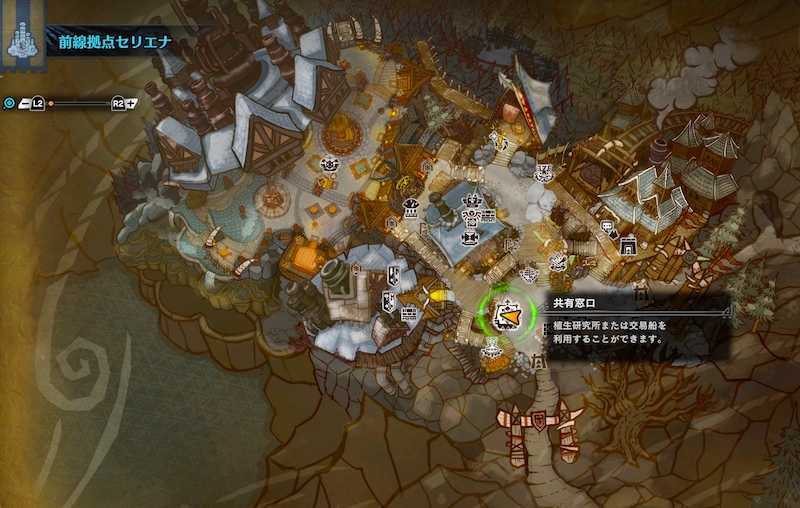The width and height of the screenshot is (800, 508).
Task: Select the highlighted 共有窓口 marker with green ring
Action: [x=507, y=316]
